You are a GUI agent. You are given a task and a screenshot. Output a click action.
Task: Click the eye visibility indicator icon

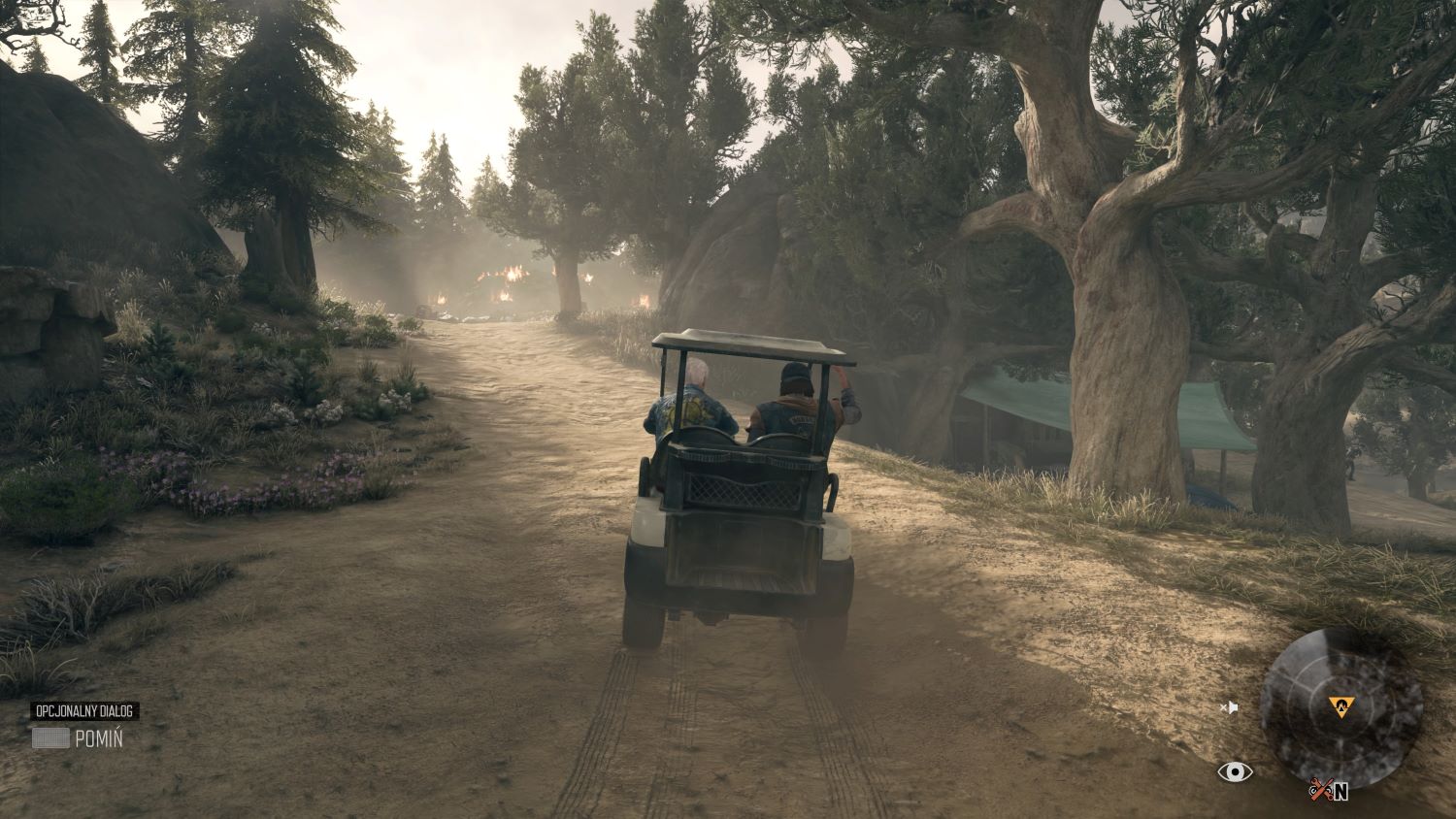coord(1235,771)
